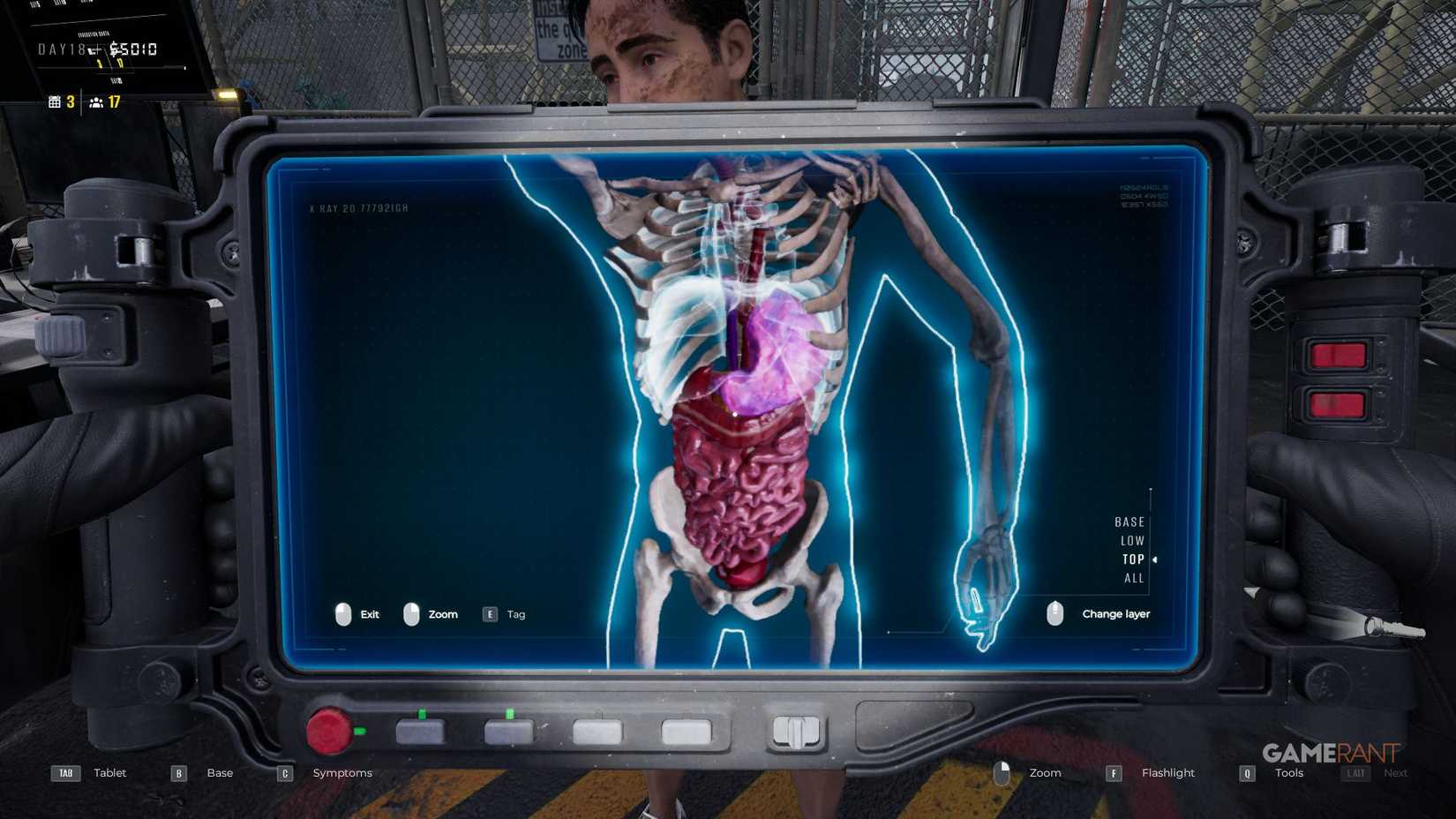
Task: Click the survivors icon showing 17
Action: (97, 102)
